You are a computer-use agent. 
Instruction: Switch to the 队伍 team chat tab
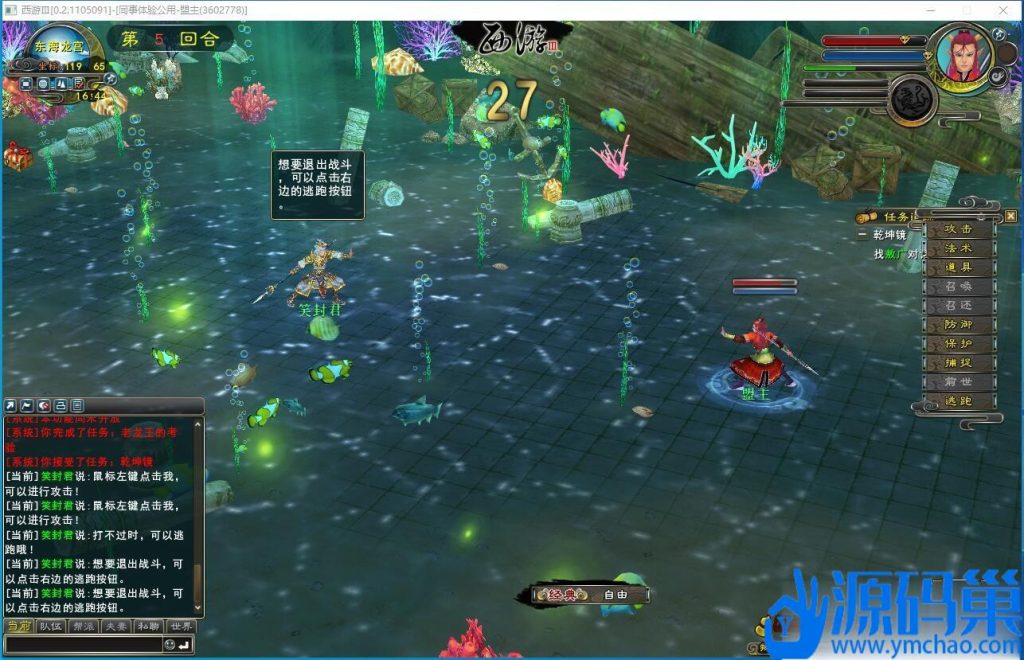pos(50,627)
